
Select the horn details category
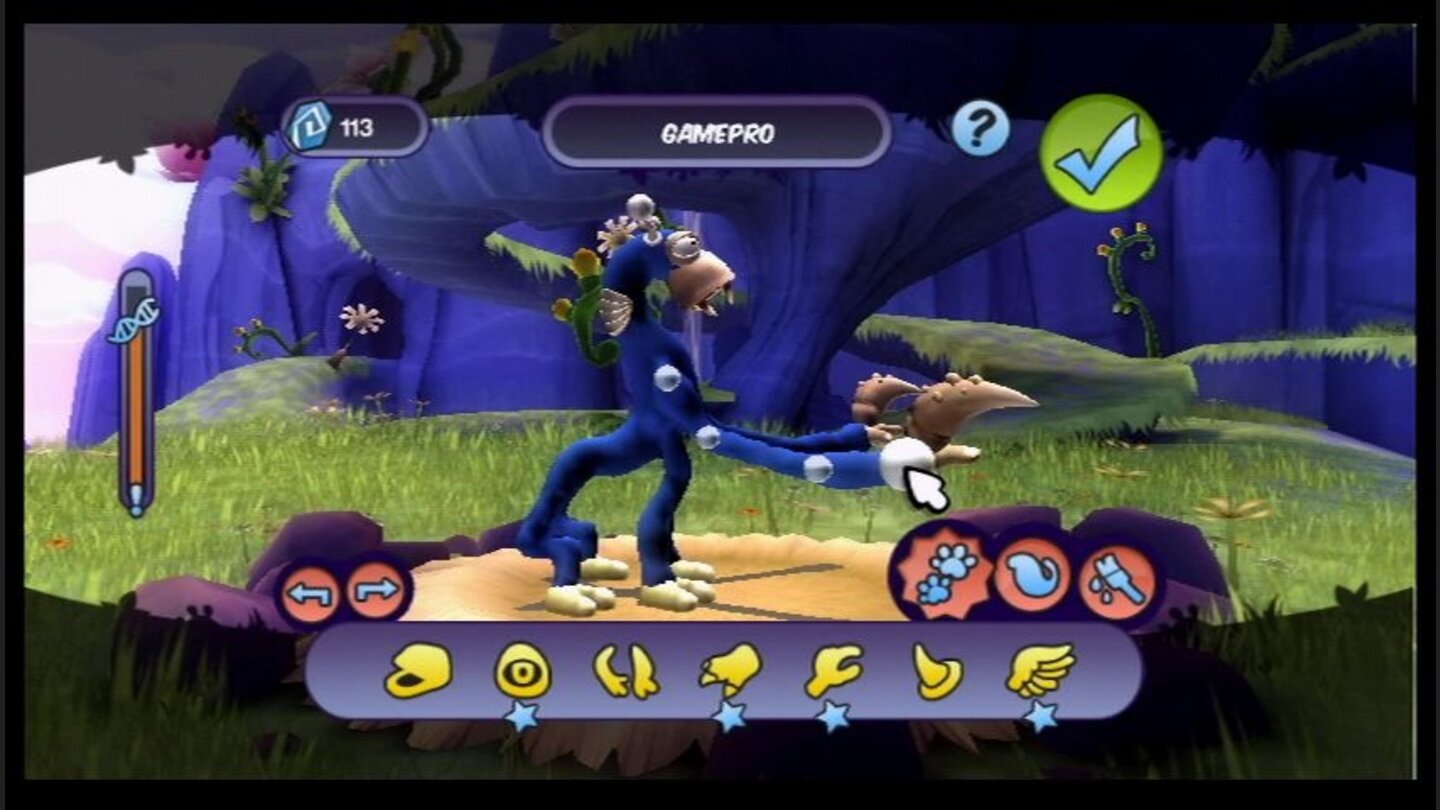pos(938,670)
